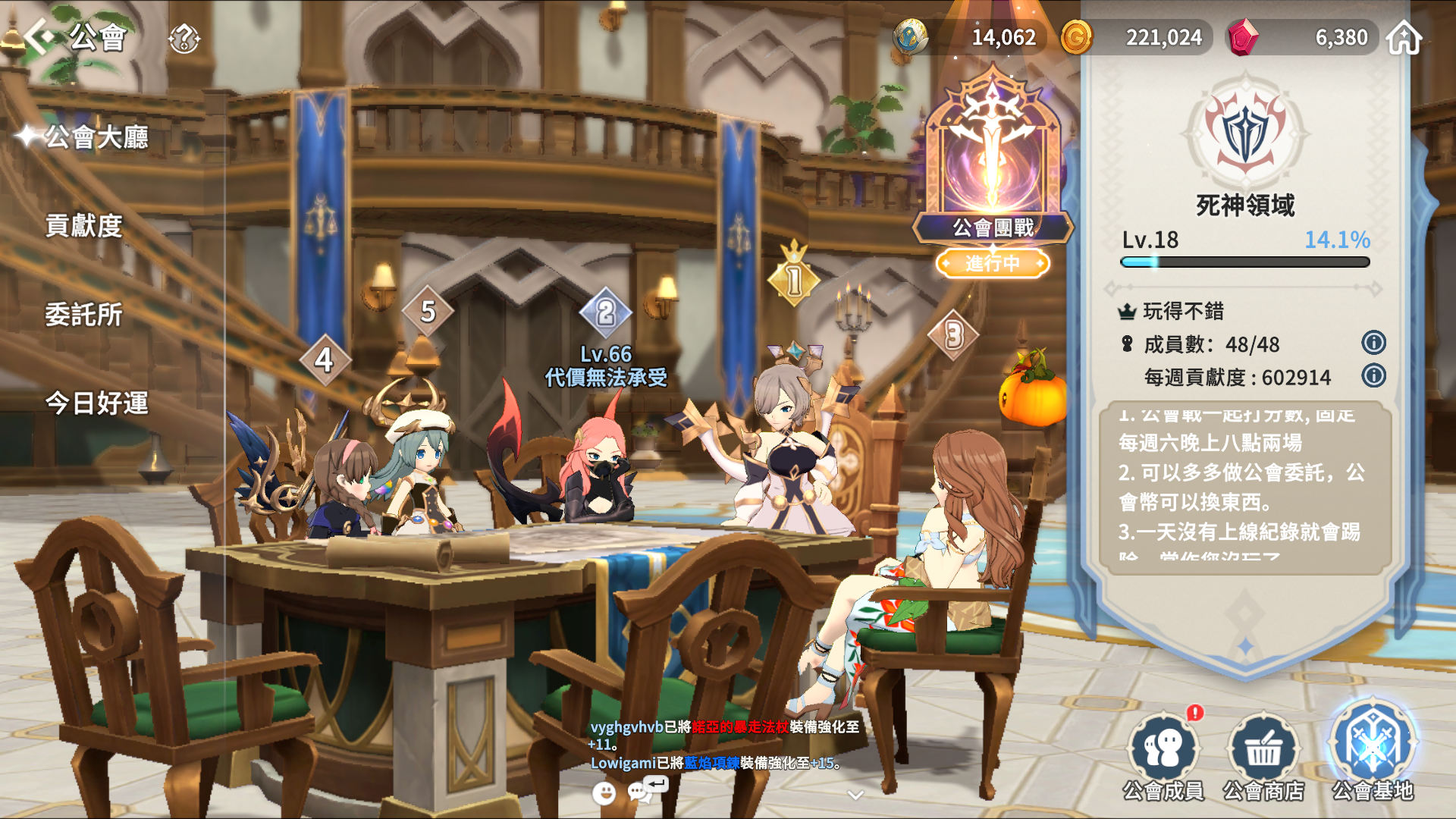Return home via the house icon
The height and width of the screenshot is (819, 1456).
tap(1404, 37)
